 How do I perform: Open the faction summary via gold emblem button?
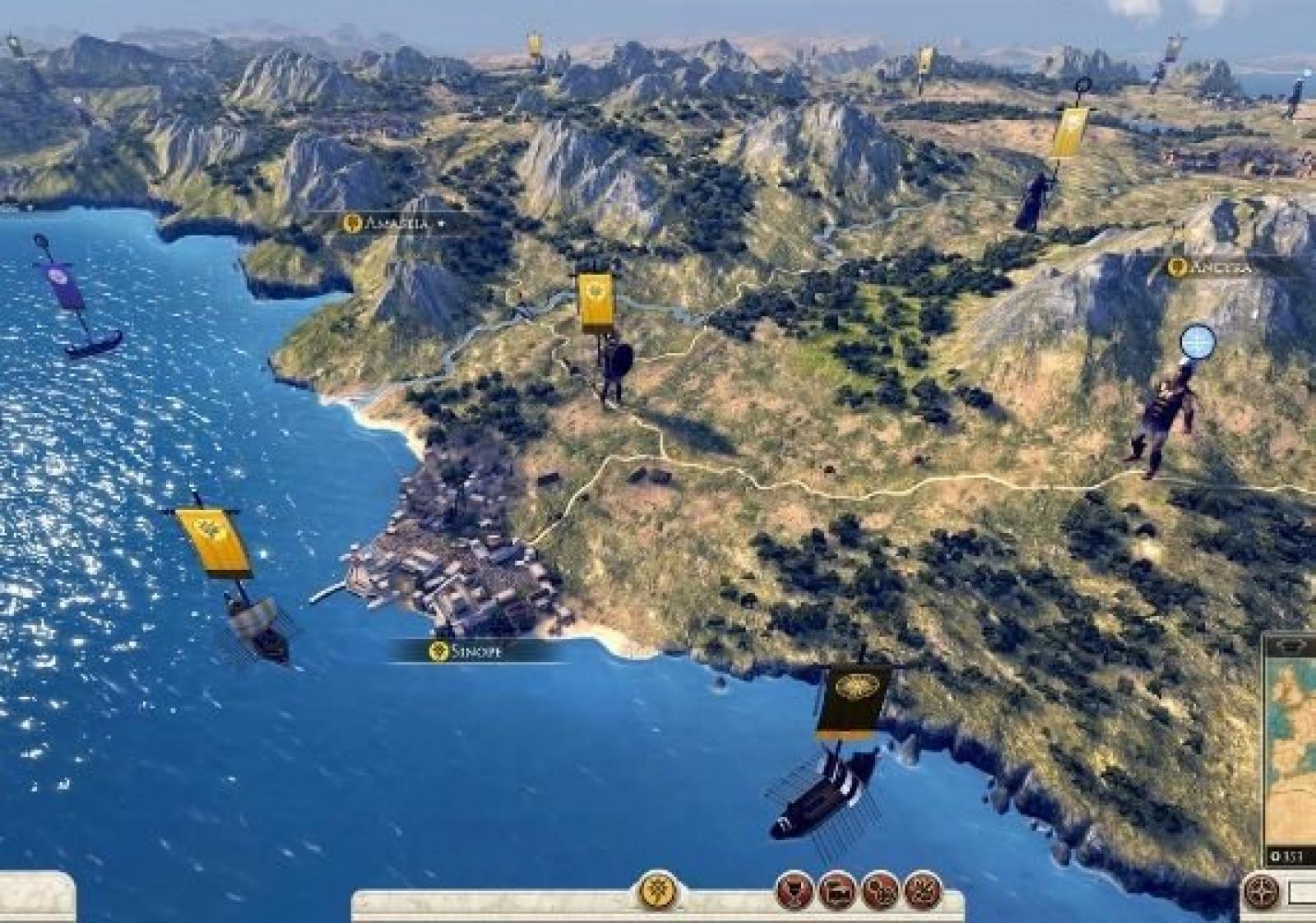[656, 889]
